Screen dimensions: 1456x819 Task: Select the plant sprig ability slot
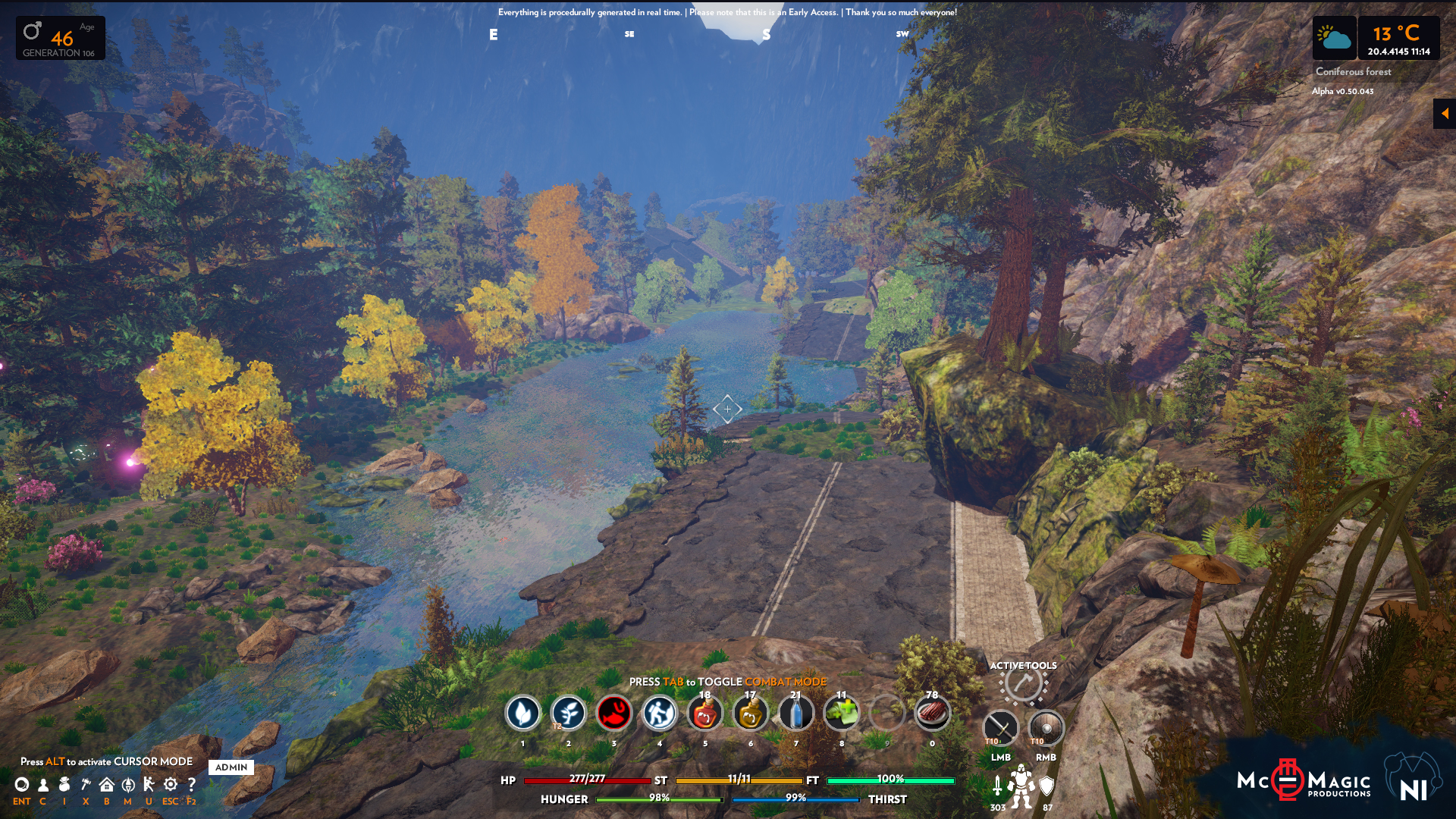click(x=568, y=714)
